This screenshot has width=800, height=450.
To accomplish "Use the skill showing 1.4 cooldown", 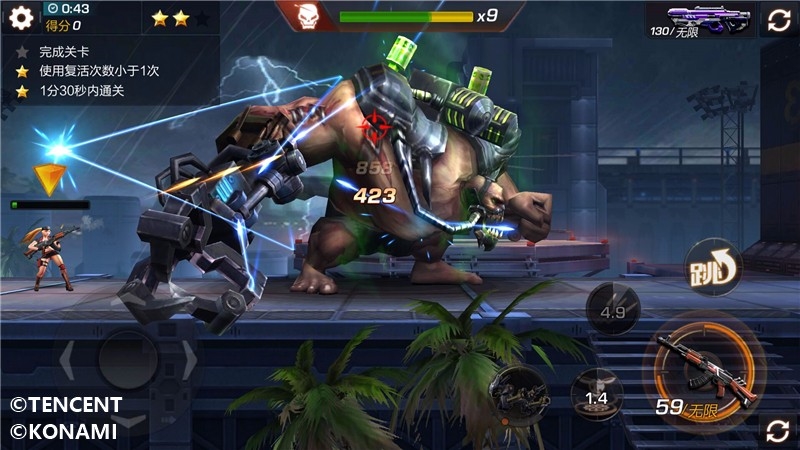I will pos(596,396).
